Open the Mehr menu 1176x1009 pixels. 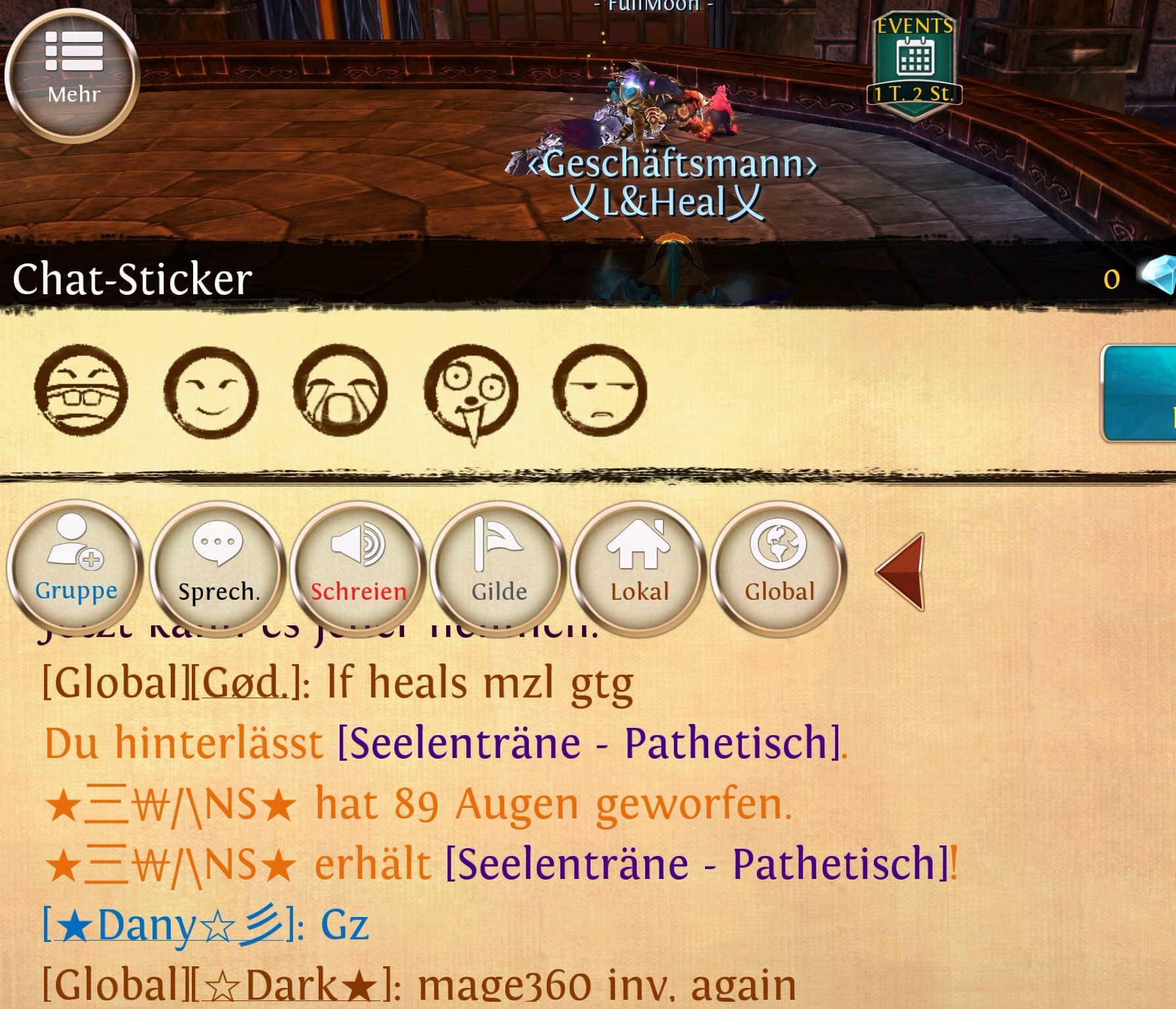72,74
